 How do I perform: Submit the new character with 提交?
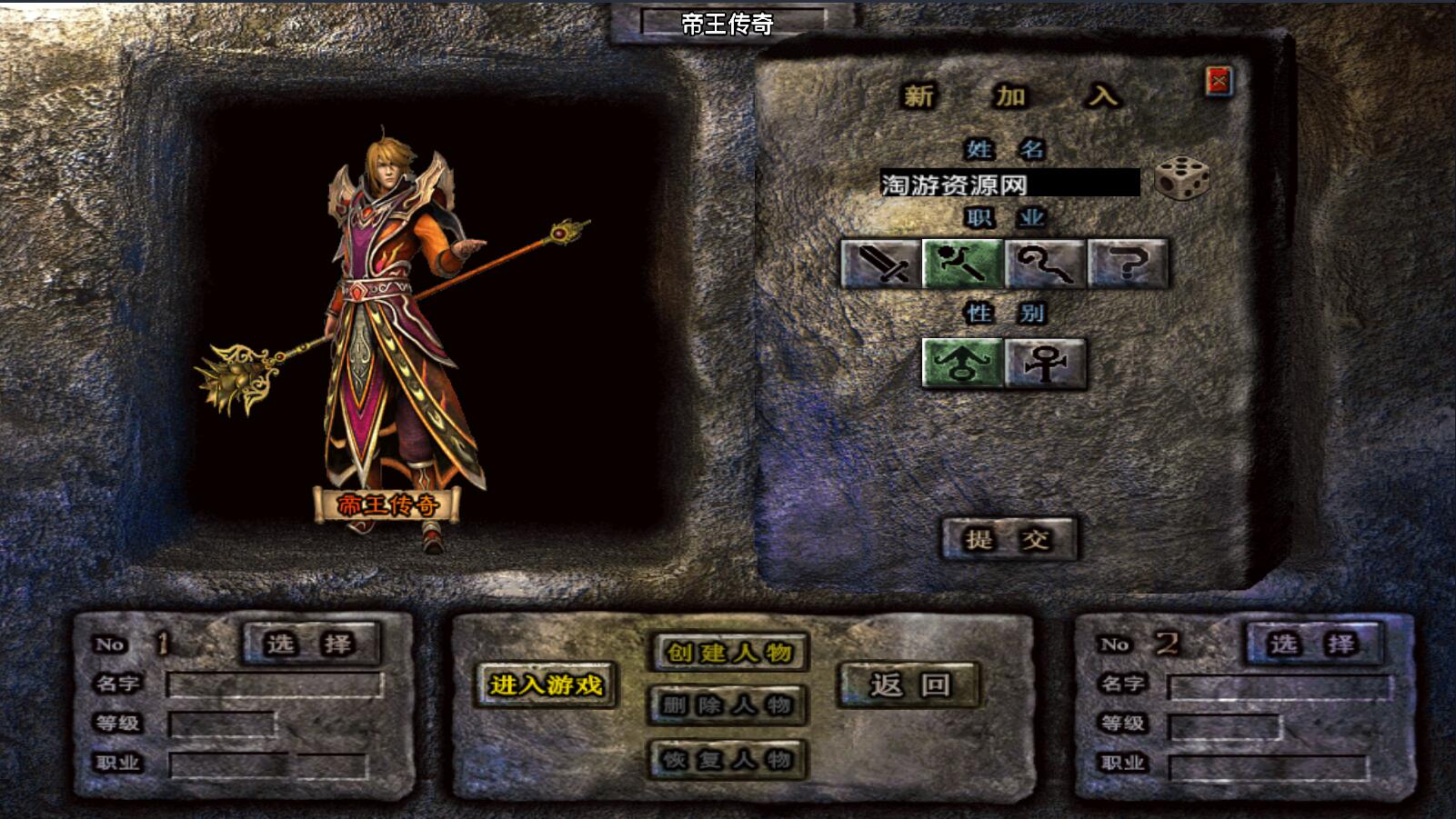(1009, 539)
